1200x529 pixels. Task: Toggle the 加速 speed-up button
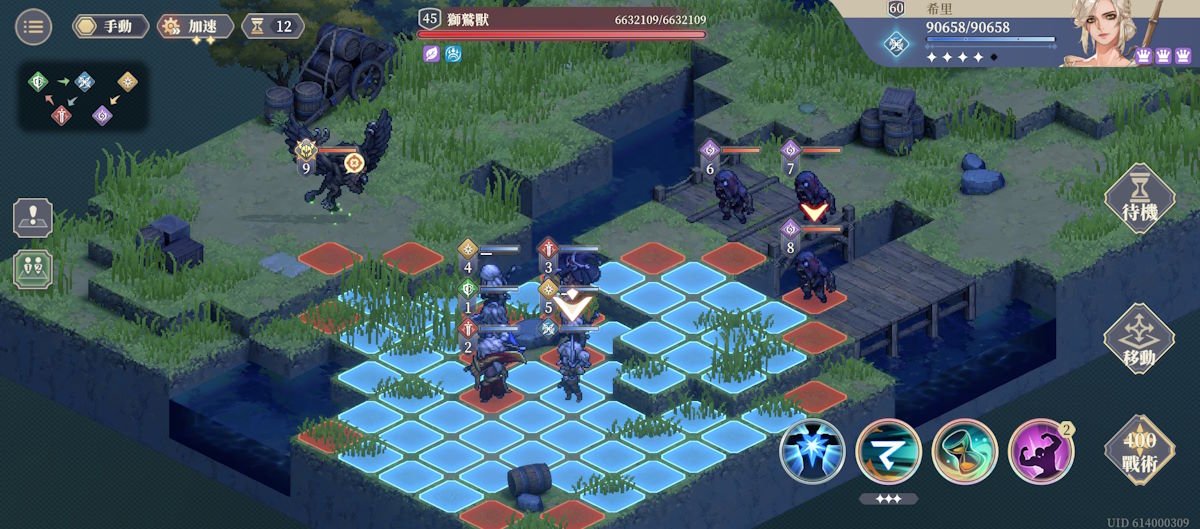tap(196, 26)
